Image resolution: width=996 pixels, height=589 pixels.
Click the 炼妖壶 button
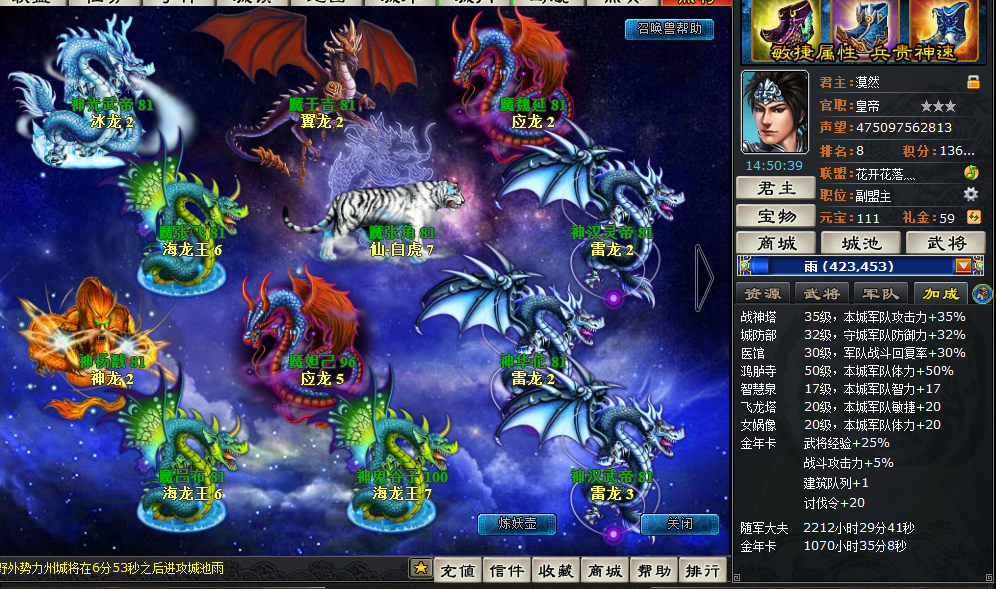pyautogui.click(x=517, y=523)
